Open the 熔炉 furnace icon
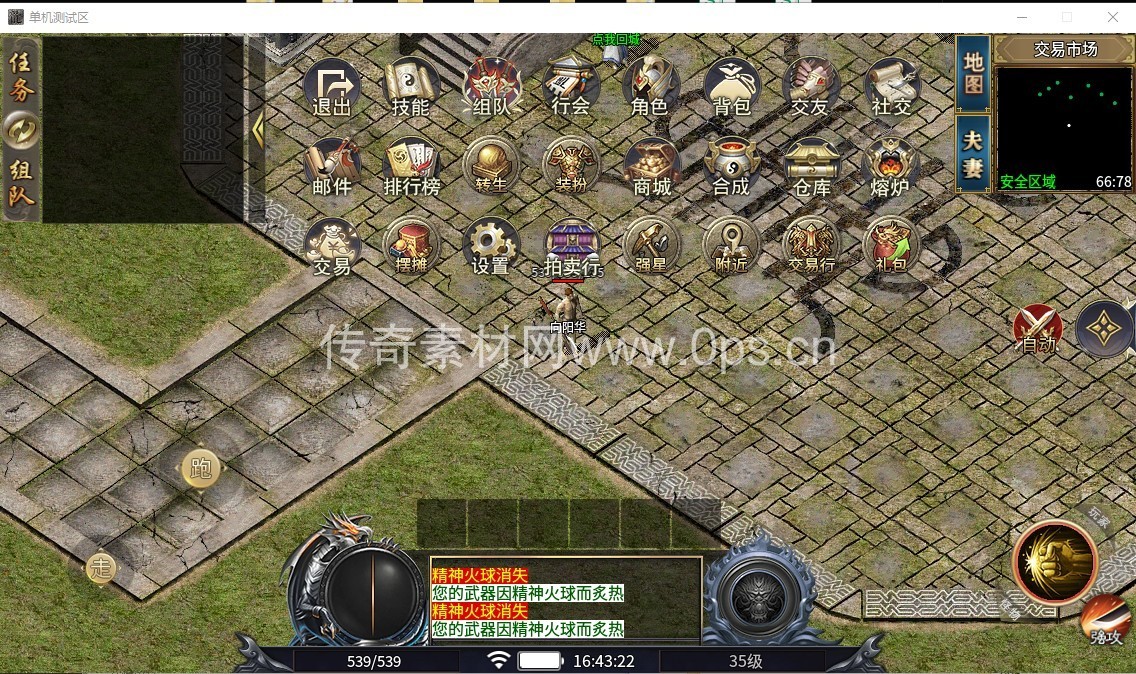The width and height of the screenshot is (1136, 674). point(890,167)
